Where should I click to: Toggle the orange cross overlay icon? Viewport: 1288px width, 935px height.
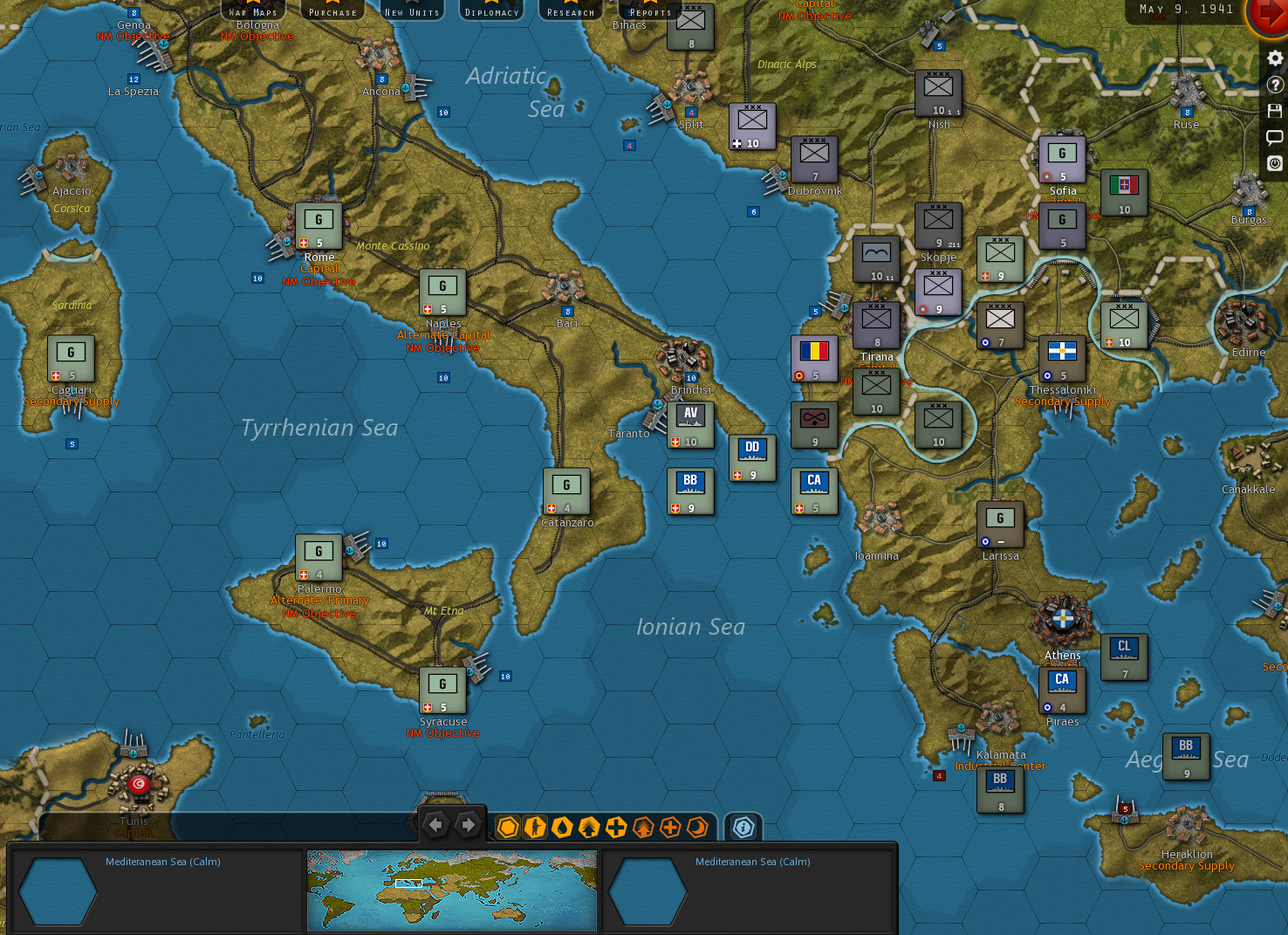pyautogui.click(x=668, y=828)
